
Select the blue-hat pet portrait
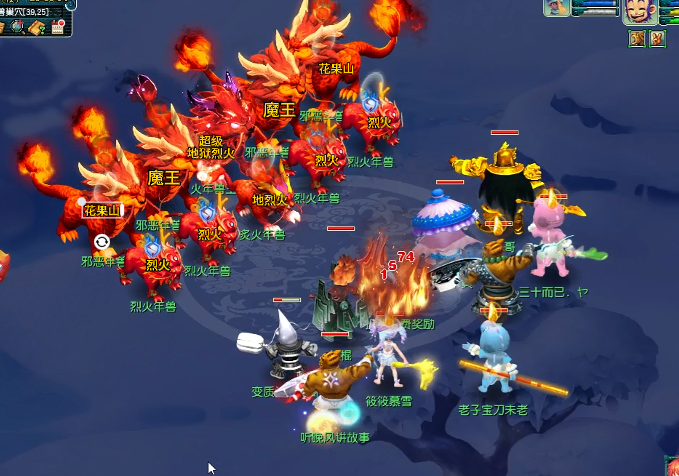click(557, 8)
